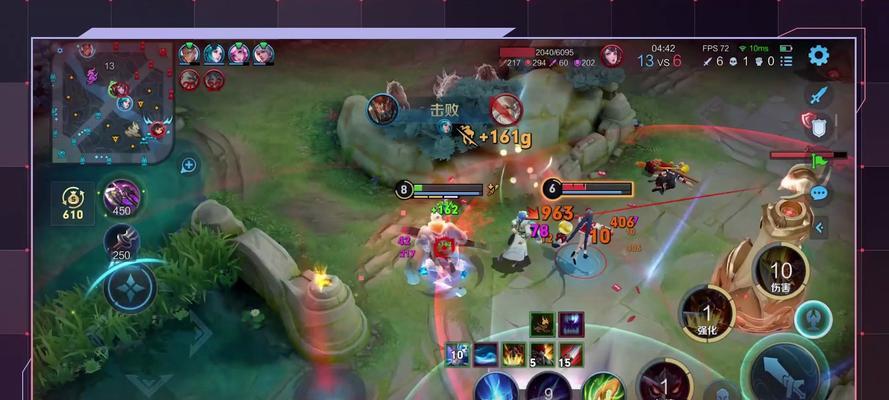889x400 pixels.
Task: Use the 强化 skill button
Action: pyautogui.click(x=708, y=312)
